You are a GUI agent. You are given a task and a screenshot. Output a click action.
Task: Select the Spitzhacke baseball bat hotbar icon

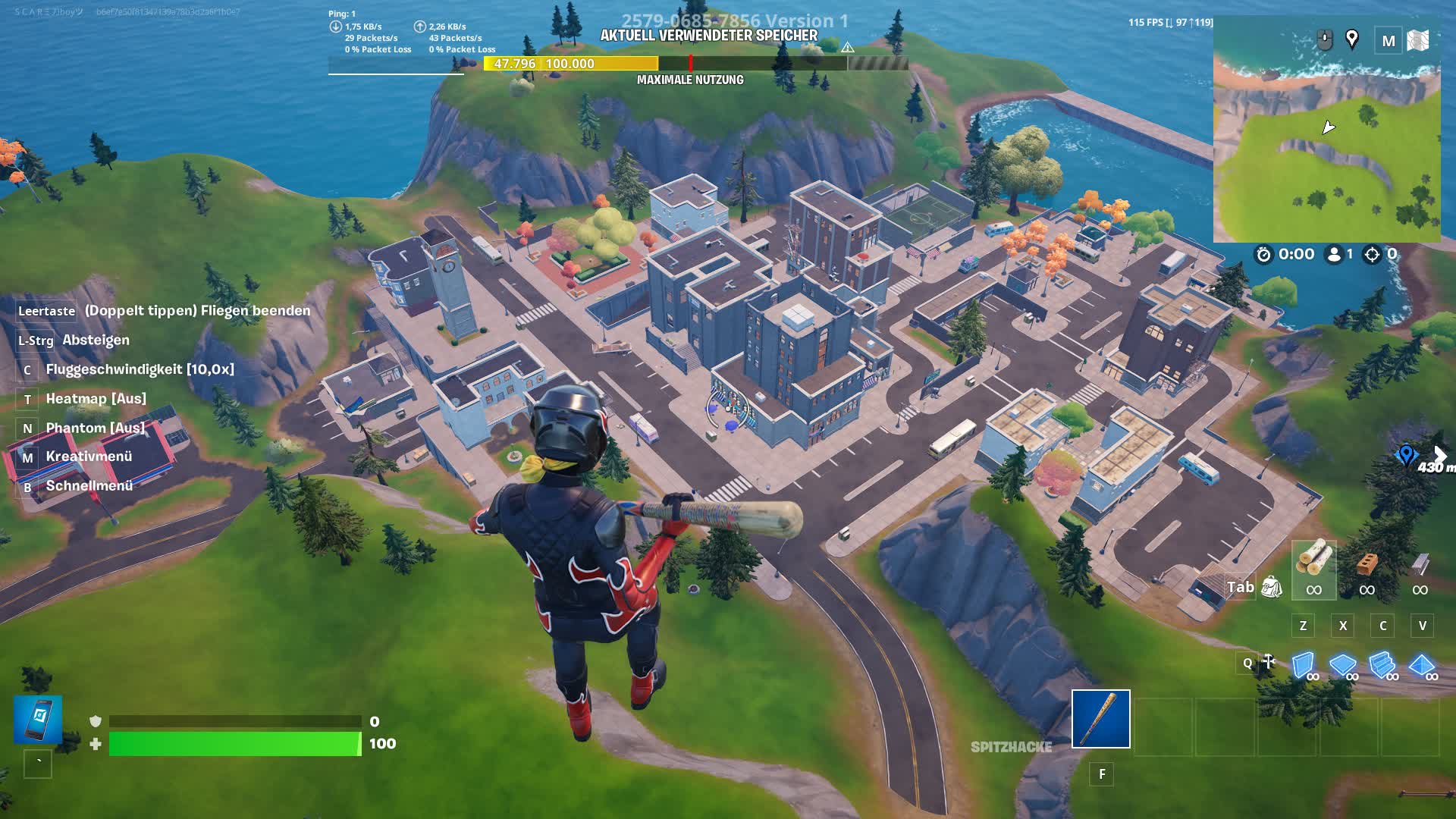(x=1100, y=719)
